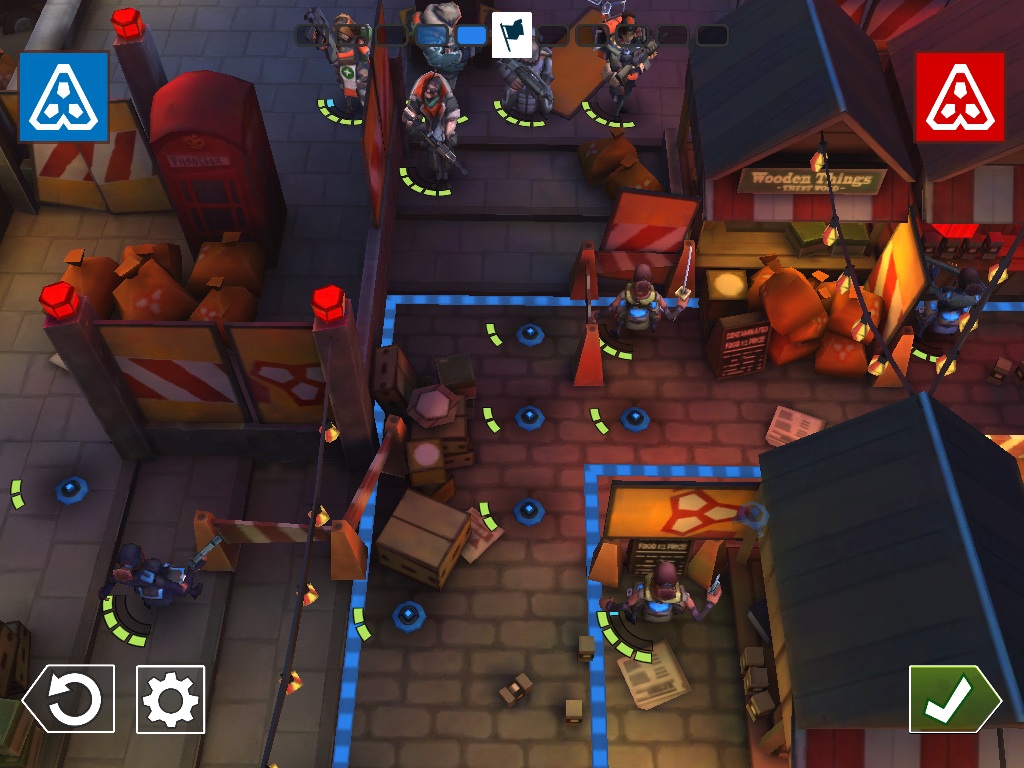Undo the last move with the arrow button

[69, 699]
